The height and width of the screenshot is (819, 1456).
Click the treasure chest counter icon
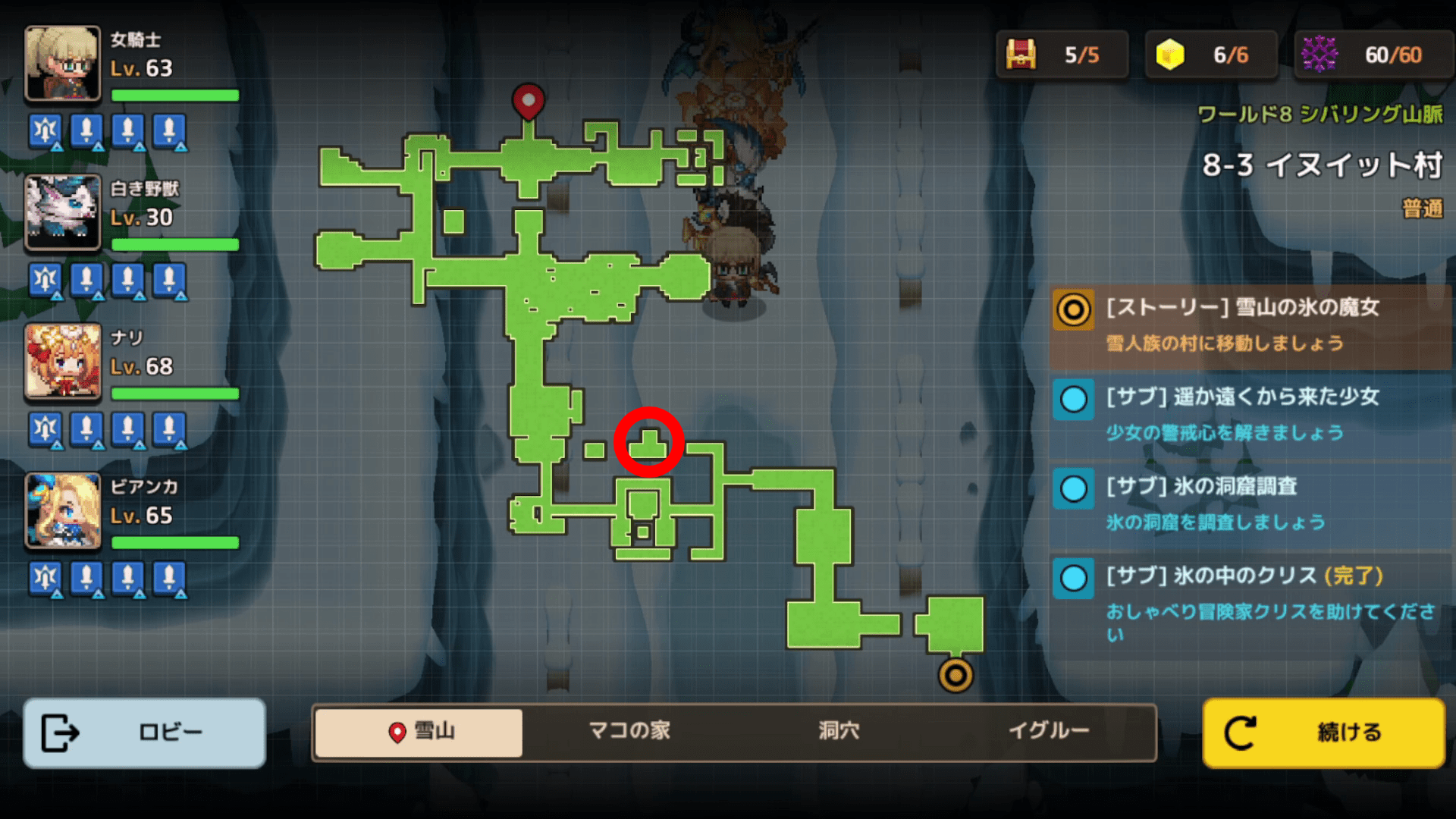coord(1021,55)
